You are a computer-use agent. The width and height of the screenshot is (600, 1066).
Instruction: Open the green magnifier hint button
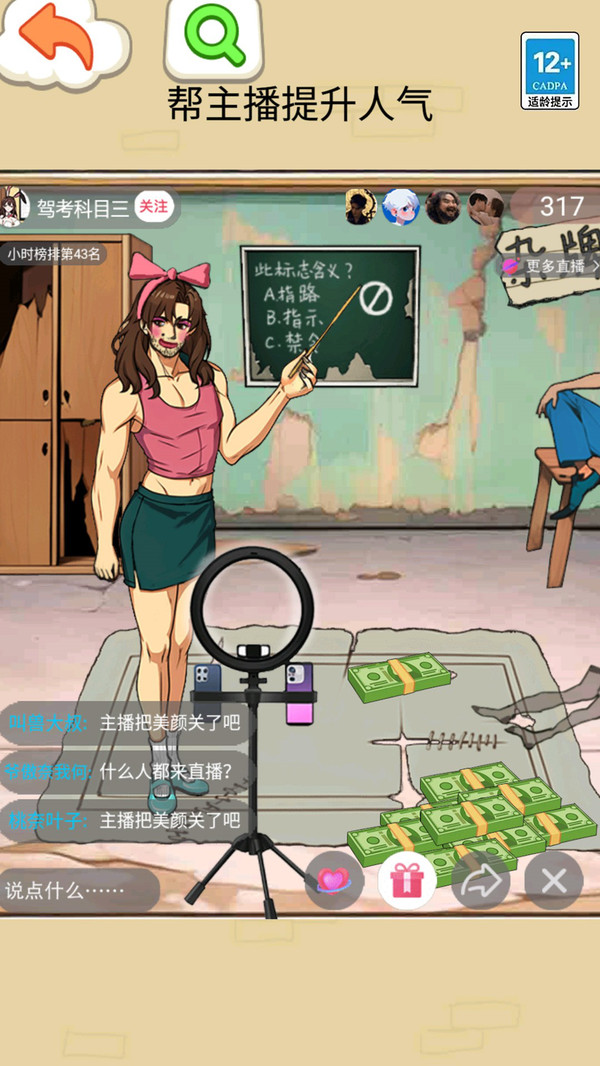[x=214, y=36]
